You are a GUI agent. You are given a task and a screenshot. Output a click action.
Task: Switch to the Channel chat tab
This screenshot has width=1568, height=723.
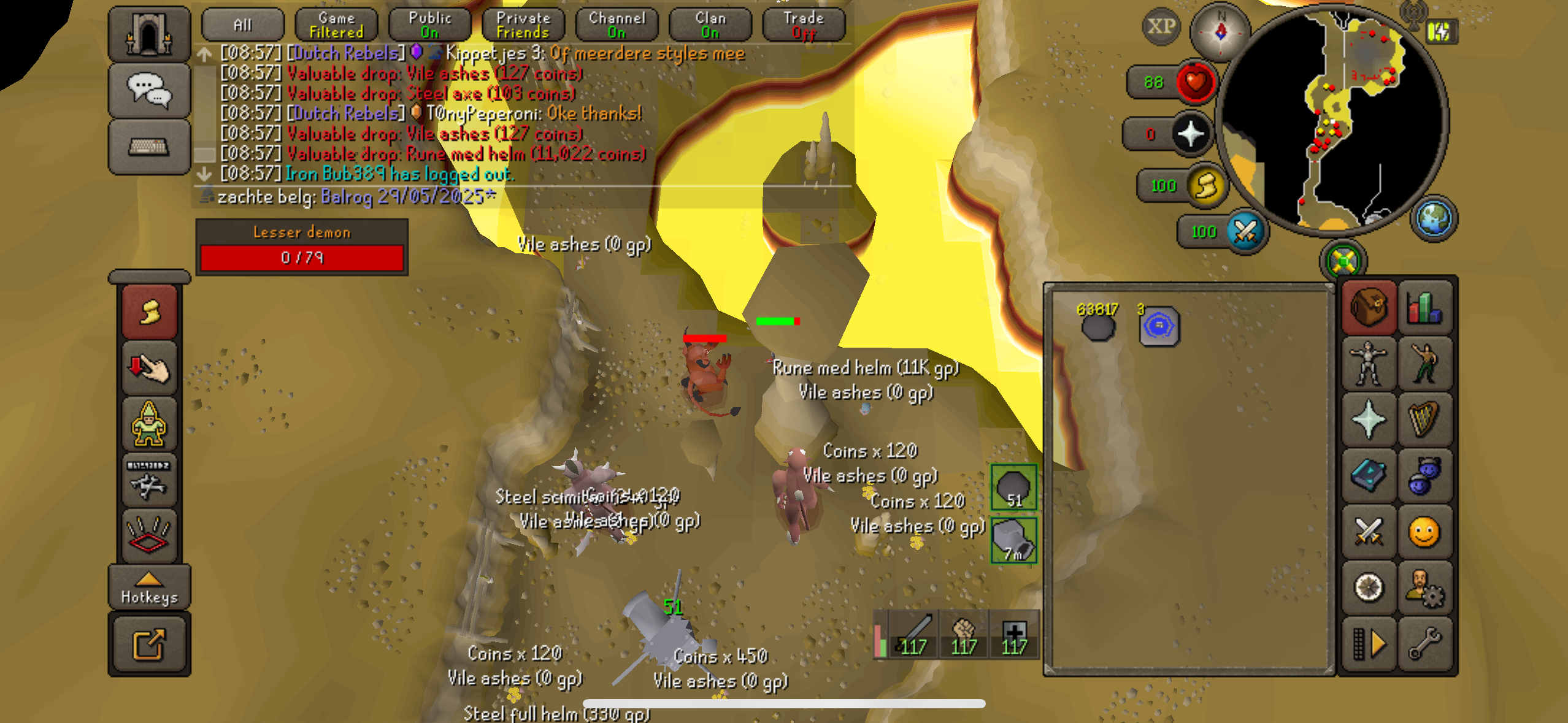click(617, 25)
